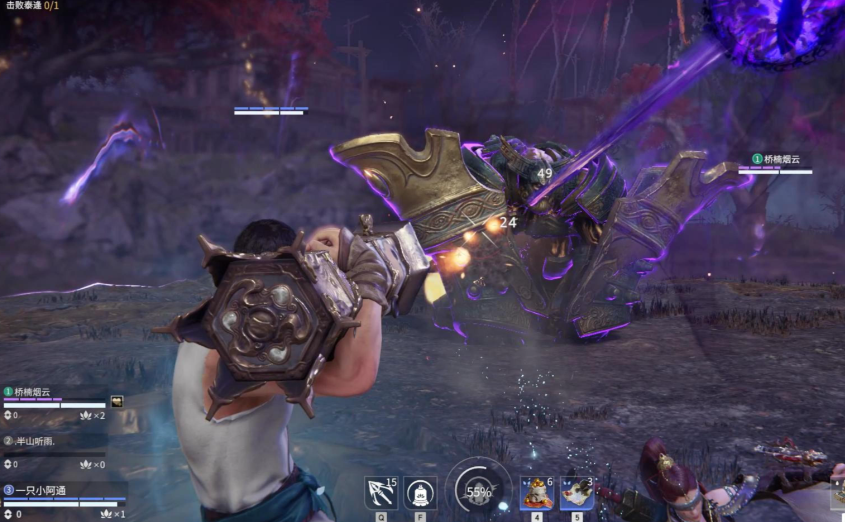Screen dimensions: 845x522
Task: Activate the grappling hook skill
Action: coord(381,493)
